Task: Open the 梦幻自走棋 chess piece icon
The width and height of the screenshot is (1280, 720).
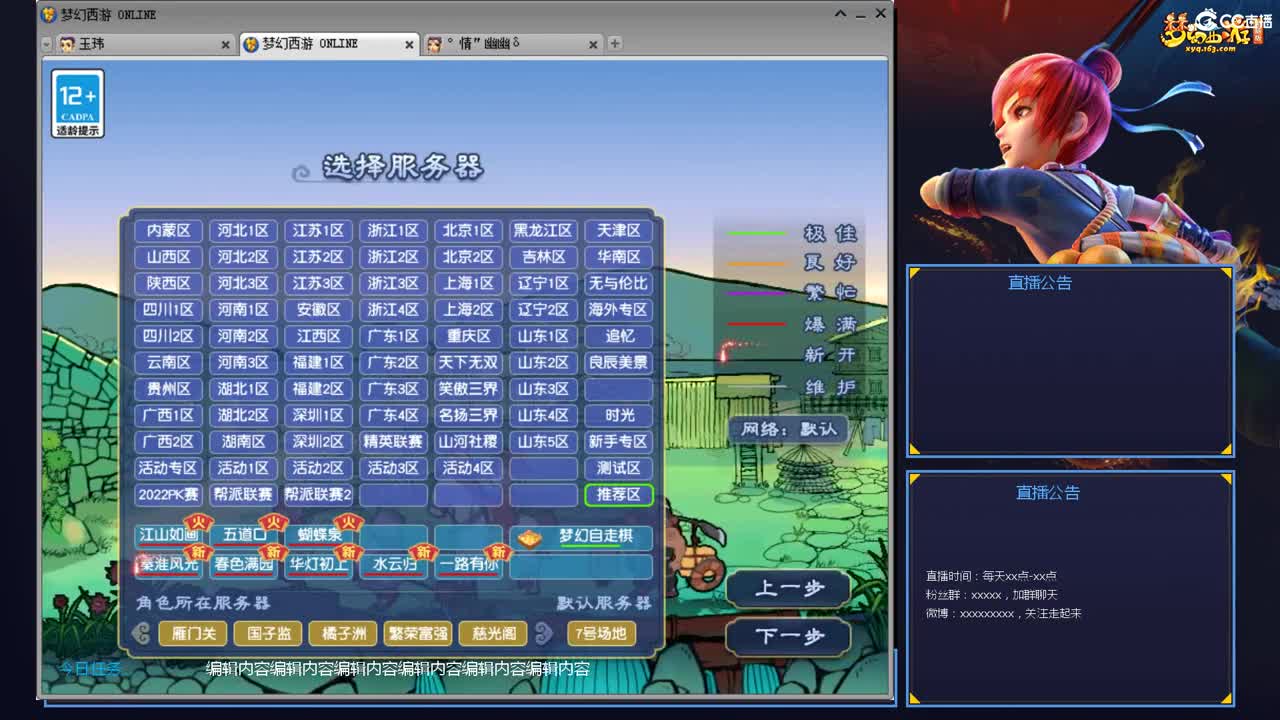Action: (x=529, y=537)
